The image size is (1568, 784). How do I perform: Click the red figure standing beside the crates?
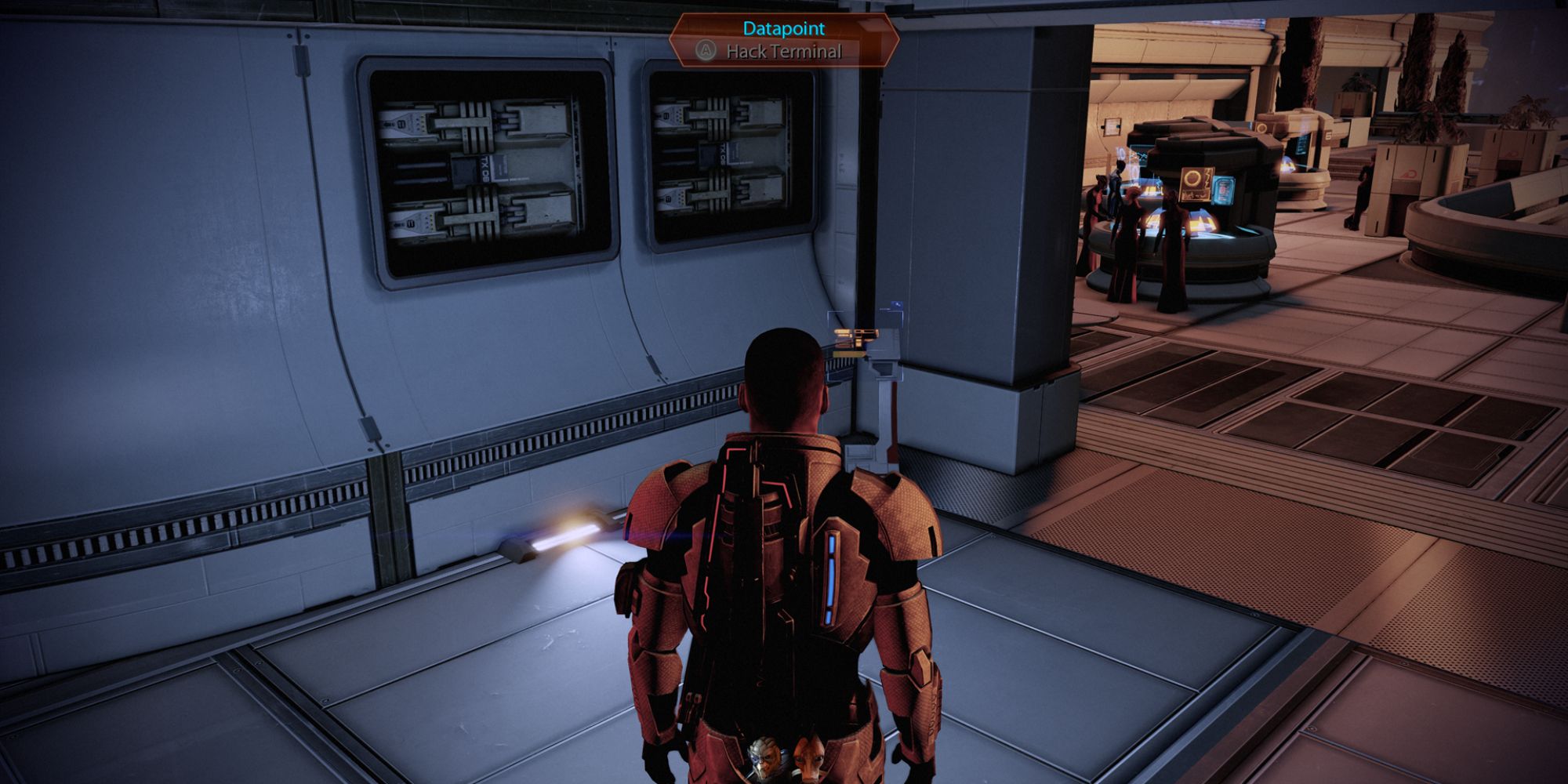tap(1363, 198)
